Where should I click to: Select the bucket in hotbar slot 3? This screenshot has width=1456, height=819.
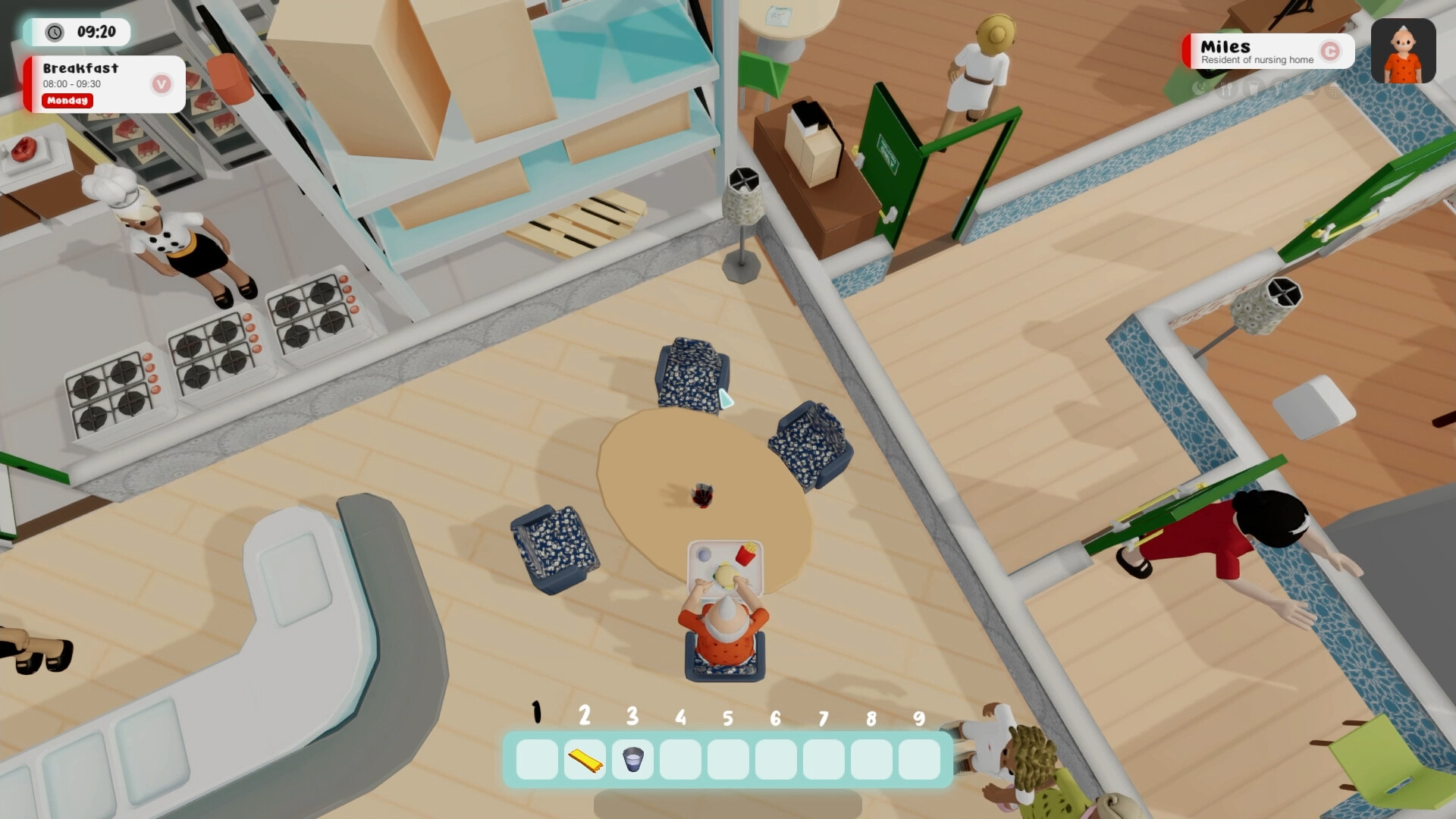[632, 761]
